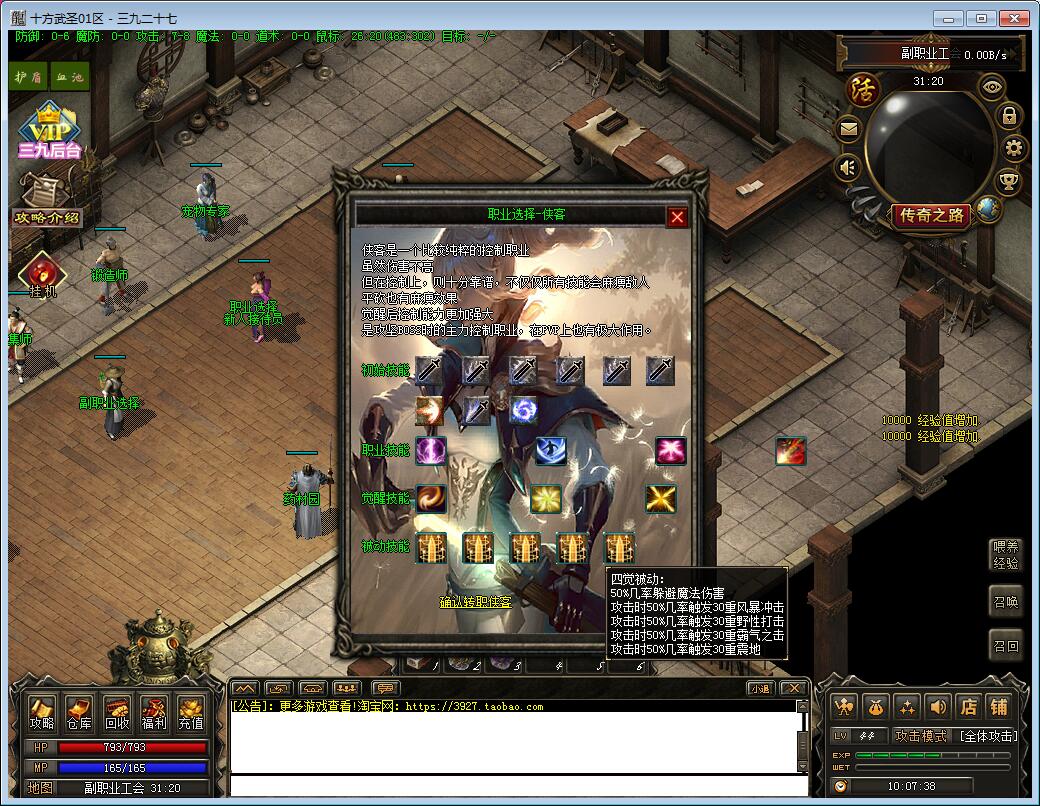This screenshot has height=806, width=1040.
Task: Maximize the game window
Action: (x=983, y=18)
